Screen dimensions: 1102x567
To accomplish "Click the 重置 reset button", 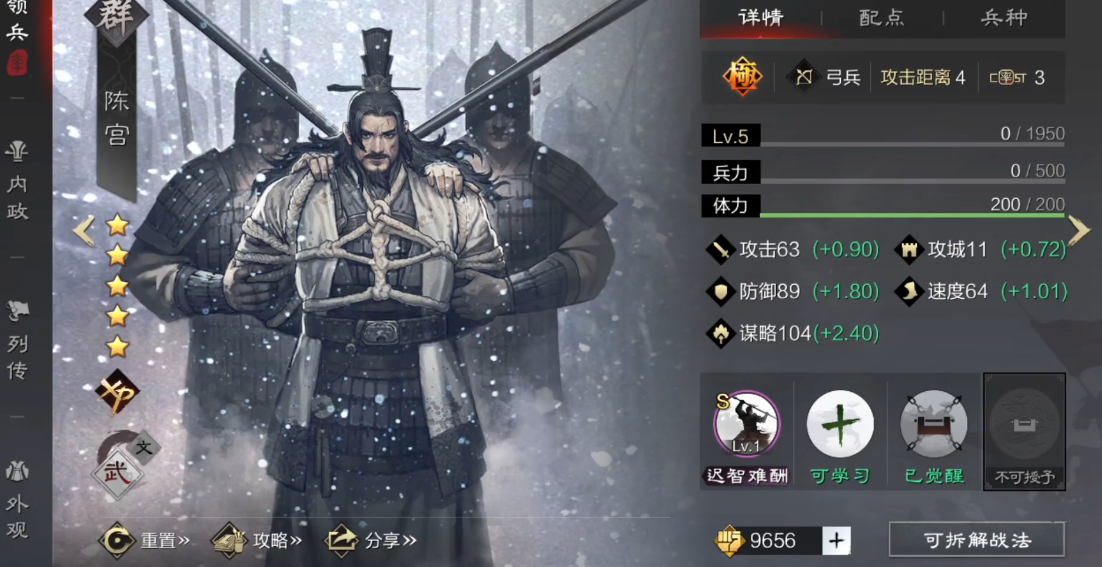I will (146, 541).
